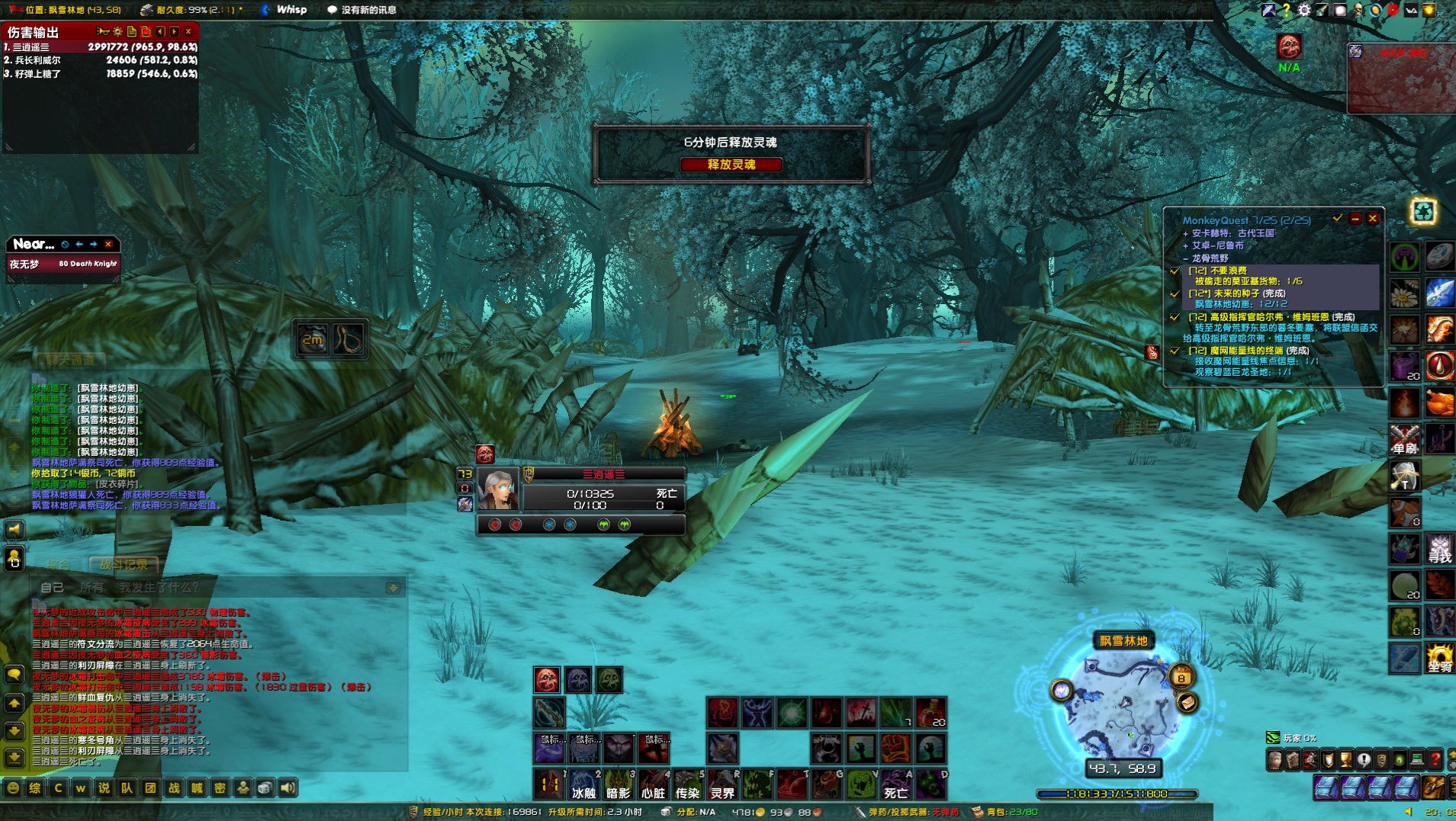Open the 喊 yell chat channel button

click(x=197, y=788)
